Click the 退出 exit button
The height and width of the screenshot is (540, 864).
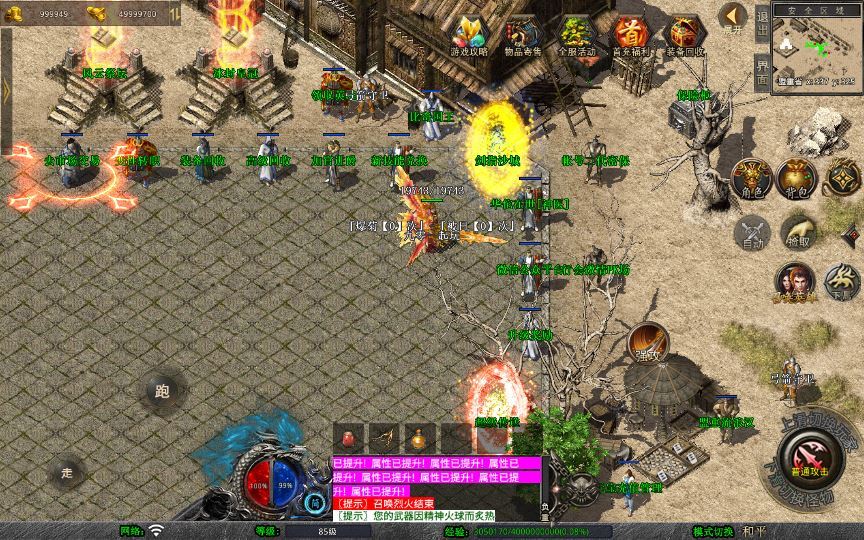pos(762,21)
